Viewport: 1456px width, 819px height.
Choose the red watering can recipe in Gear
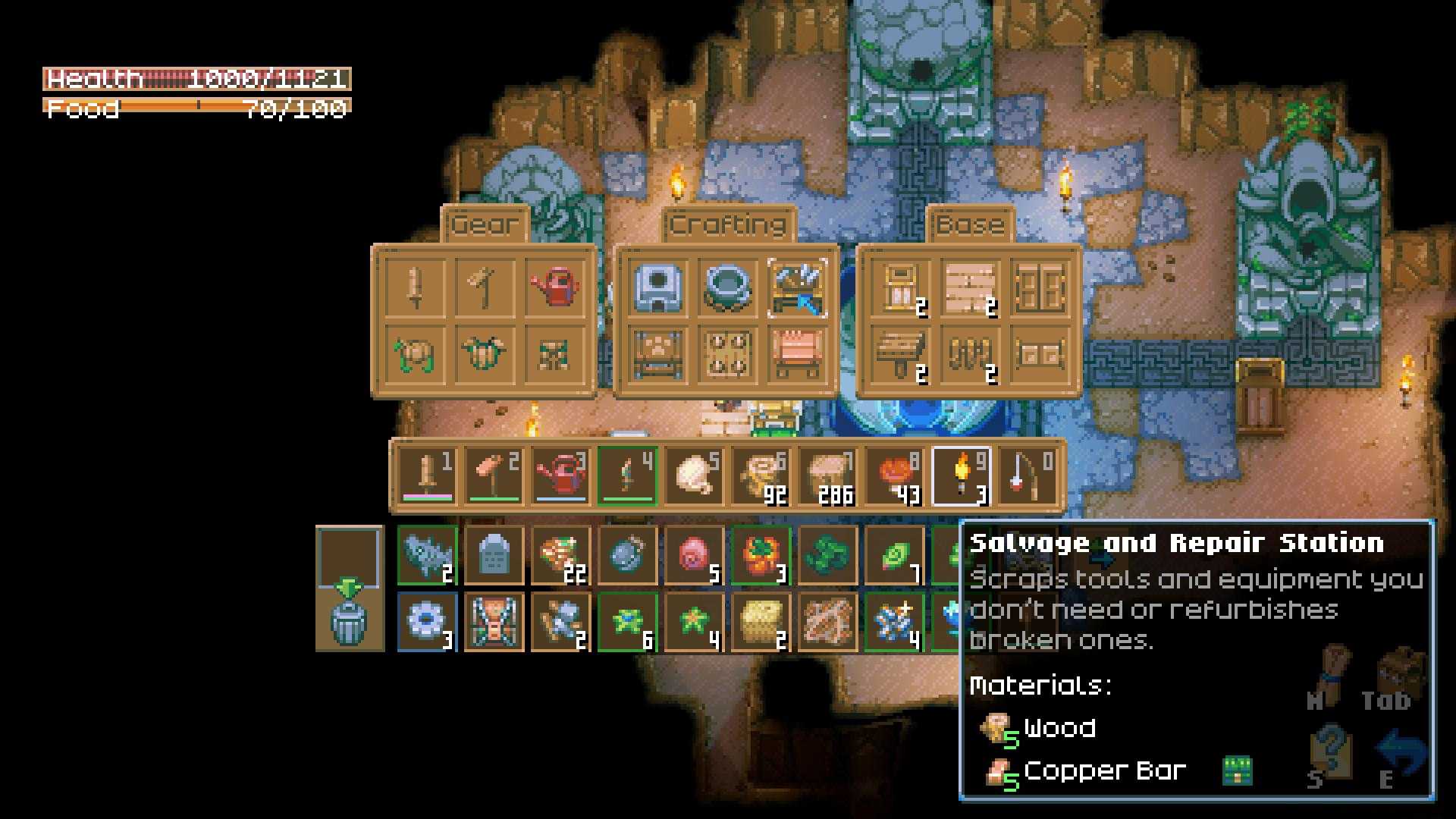554,287
